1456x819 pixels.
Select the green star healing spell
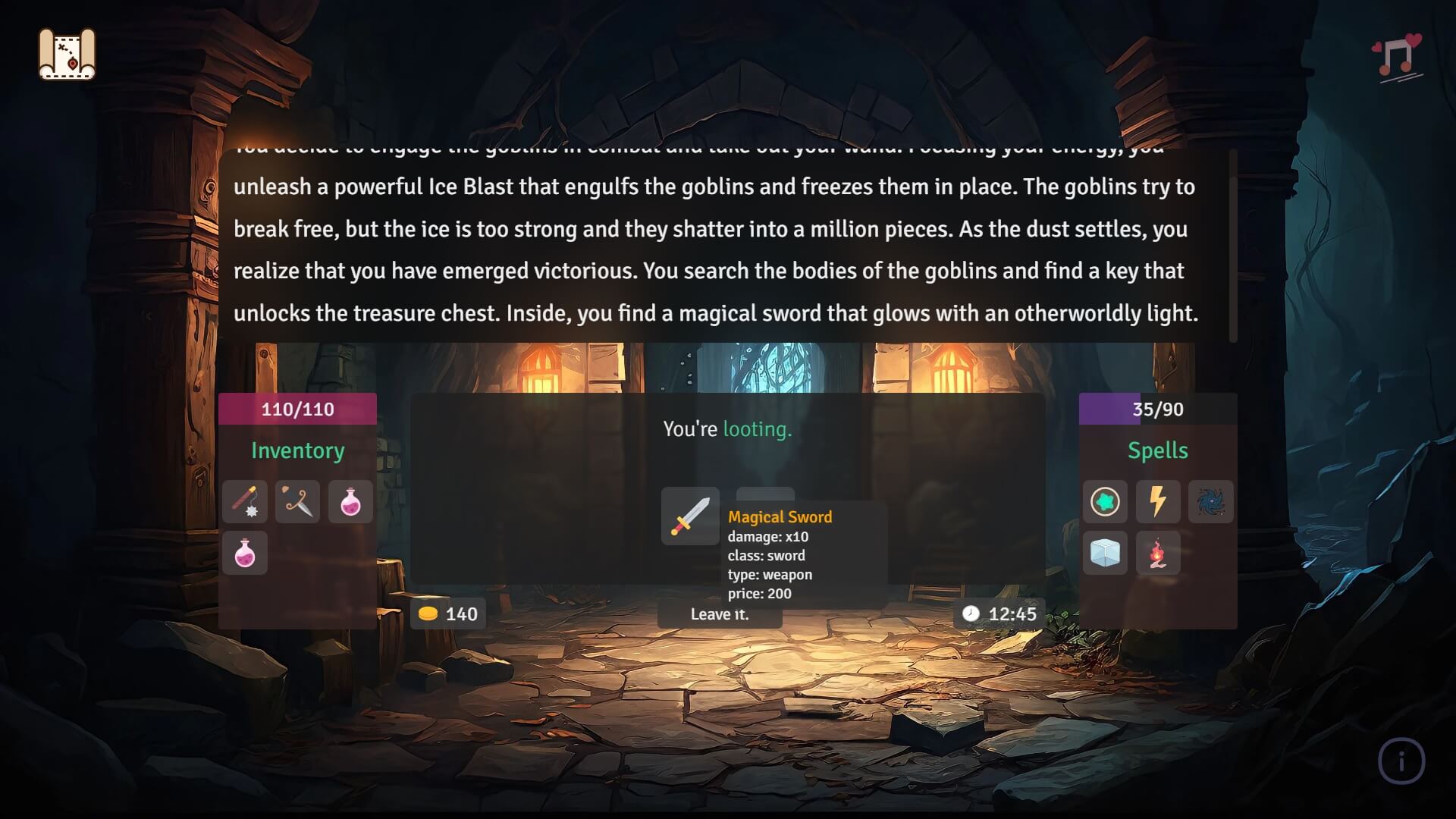[1105, 502]
